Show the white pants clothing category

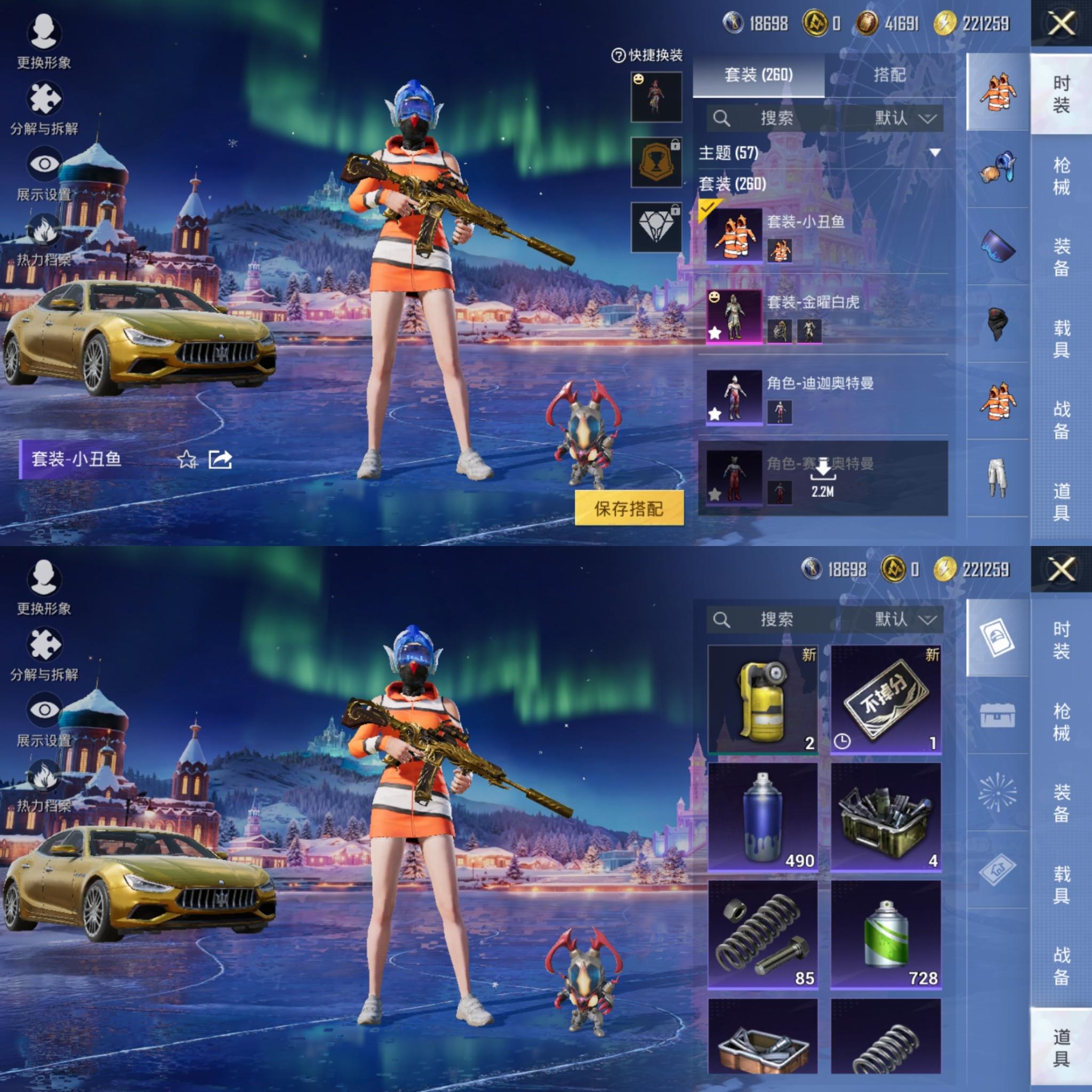tap(997, 478)
